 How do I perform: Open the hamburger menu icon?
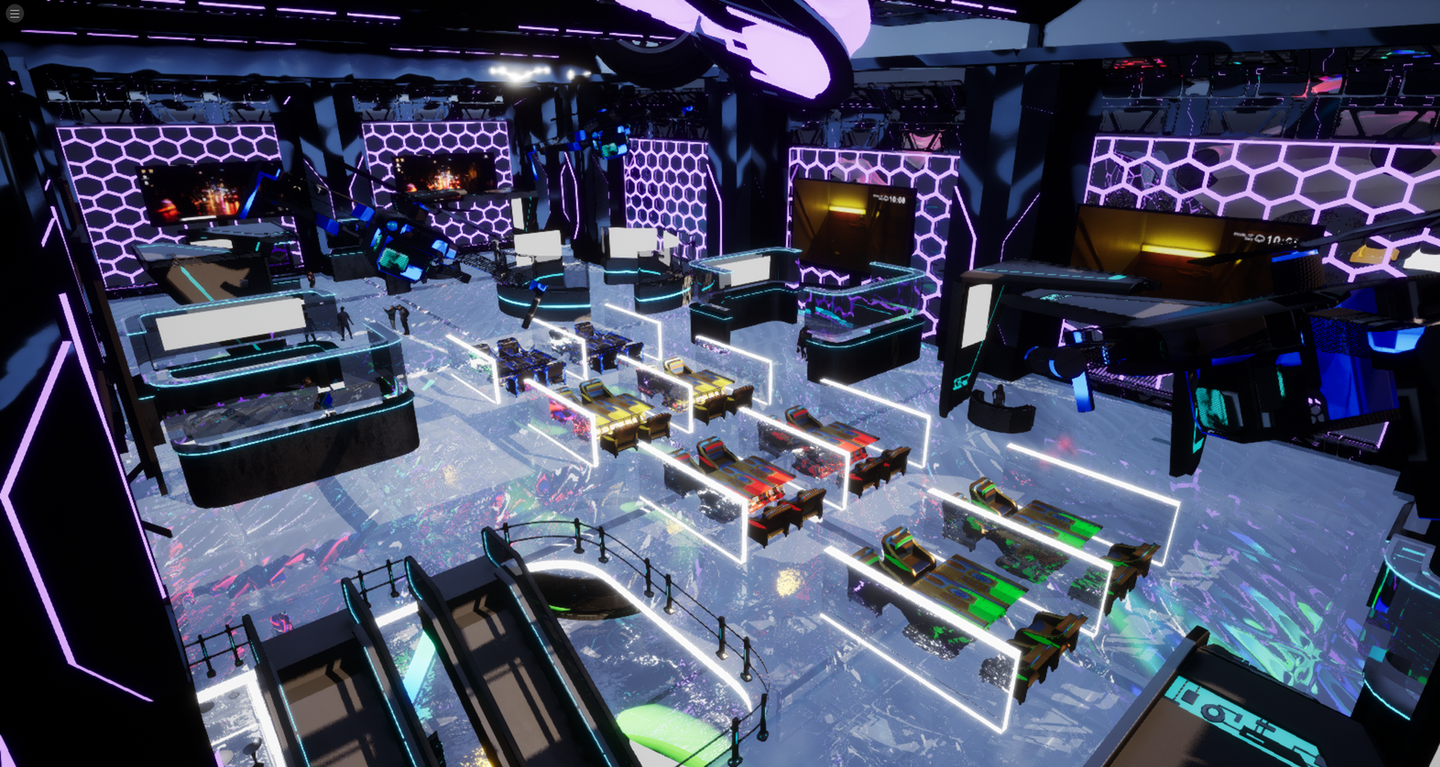pos(14,13)
